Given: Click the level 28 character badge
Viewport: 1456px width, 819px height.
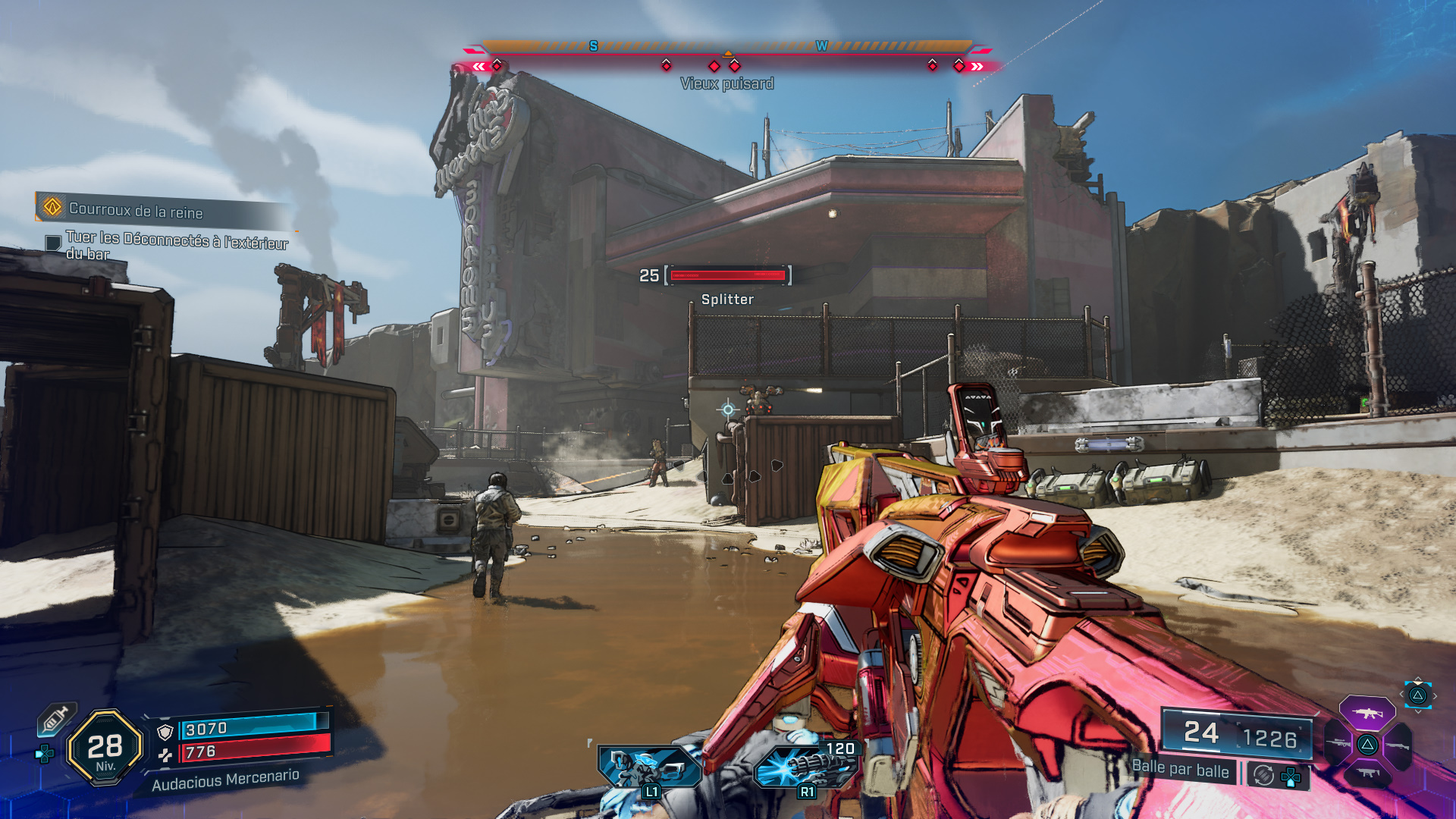Looking at the screenshot, I should [105, 748].
